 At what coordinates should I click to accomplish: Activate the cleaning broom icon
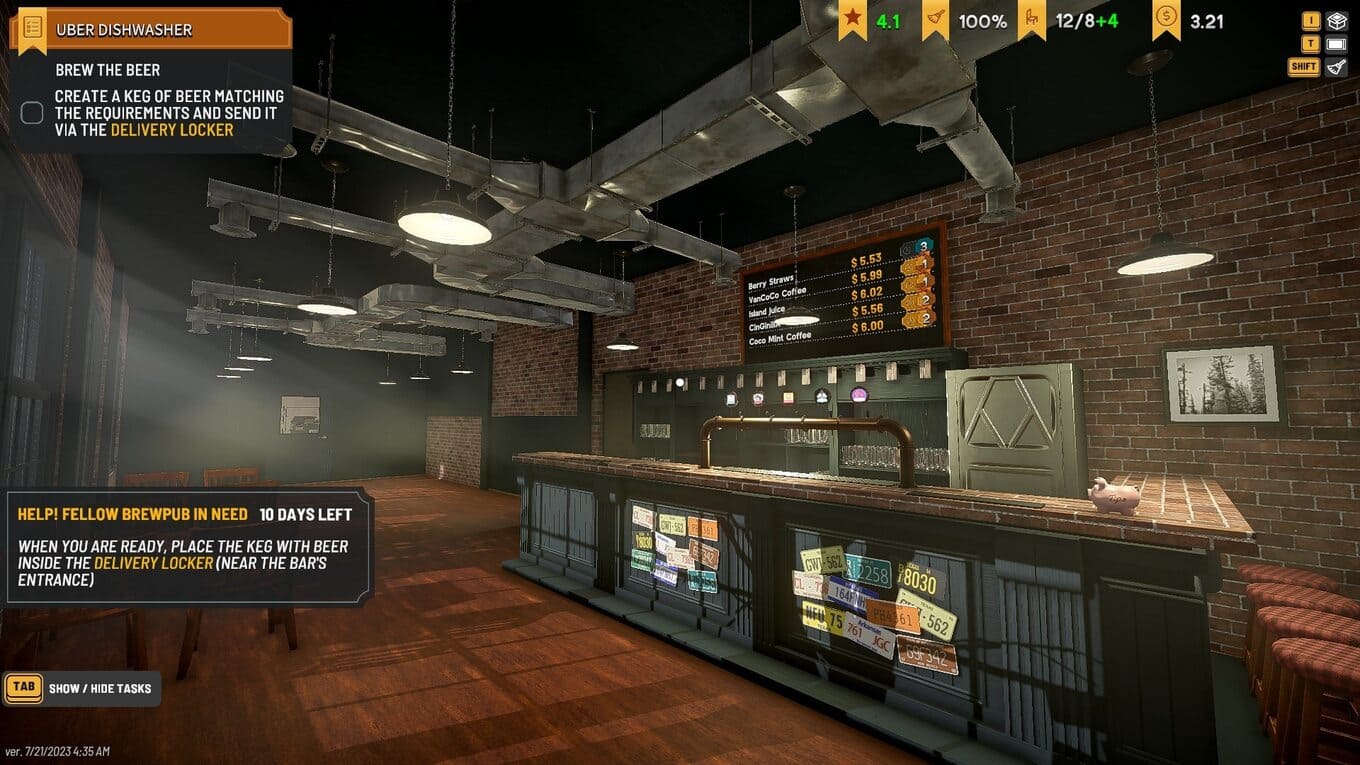(x=1336, y=67)
